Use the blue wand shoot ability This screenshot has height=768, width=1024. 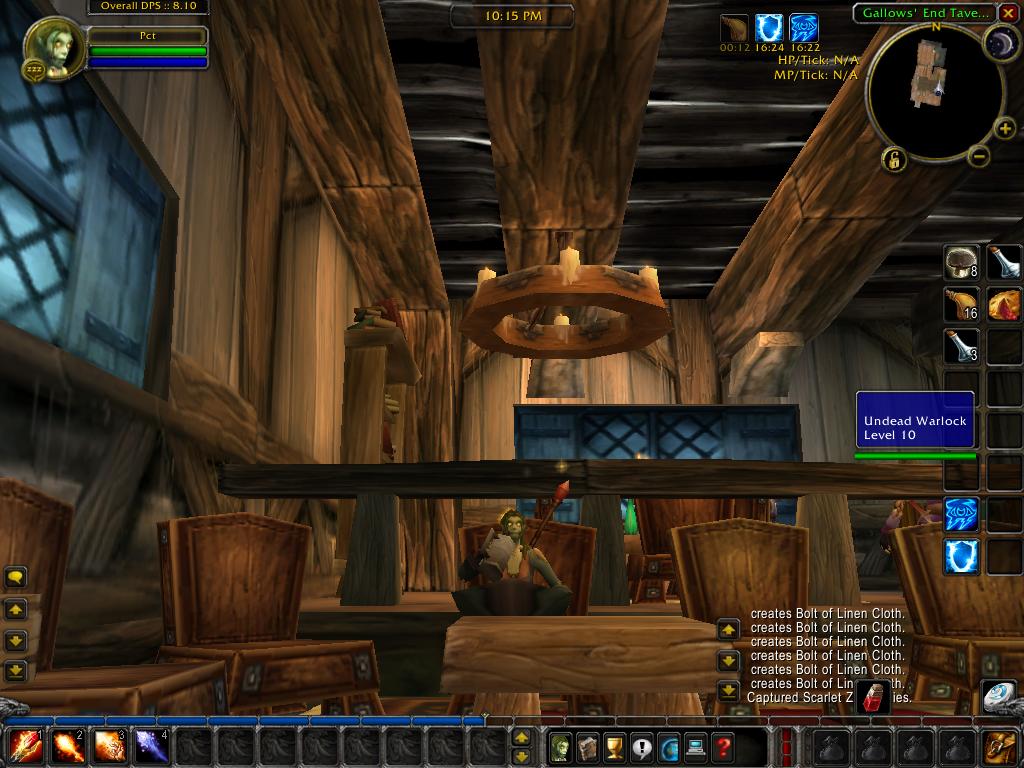coord(151,746)
